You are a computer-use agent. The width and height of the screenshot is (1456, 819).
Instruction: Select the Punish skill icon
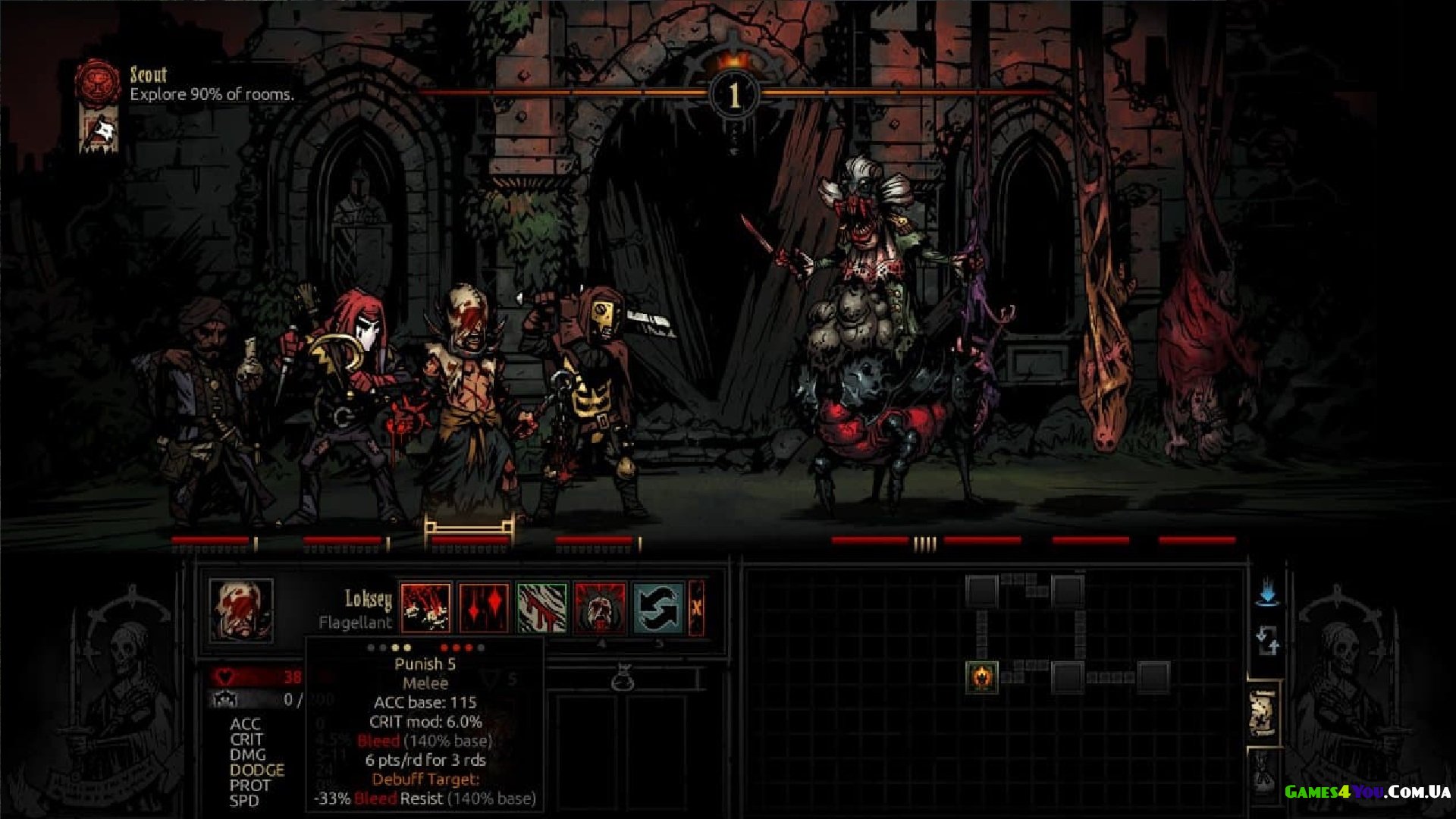pyautogui.click(x=425, y=607)
